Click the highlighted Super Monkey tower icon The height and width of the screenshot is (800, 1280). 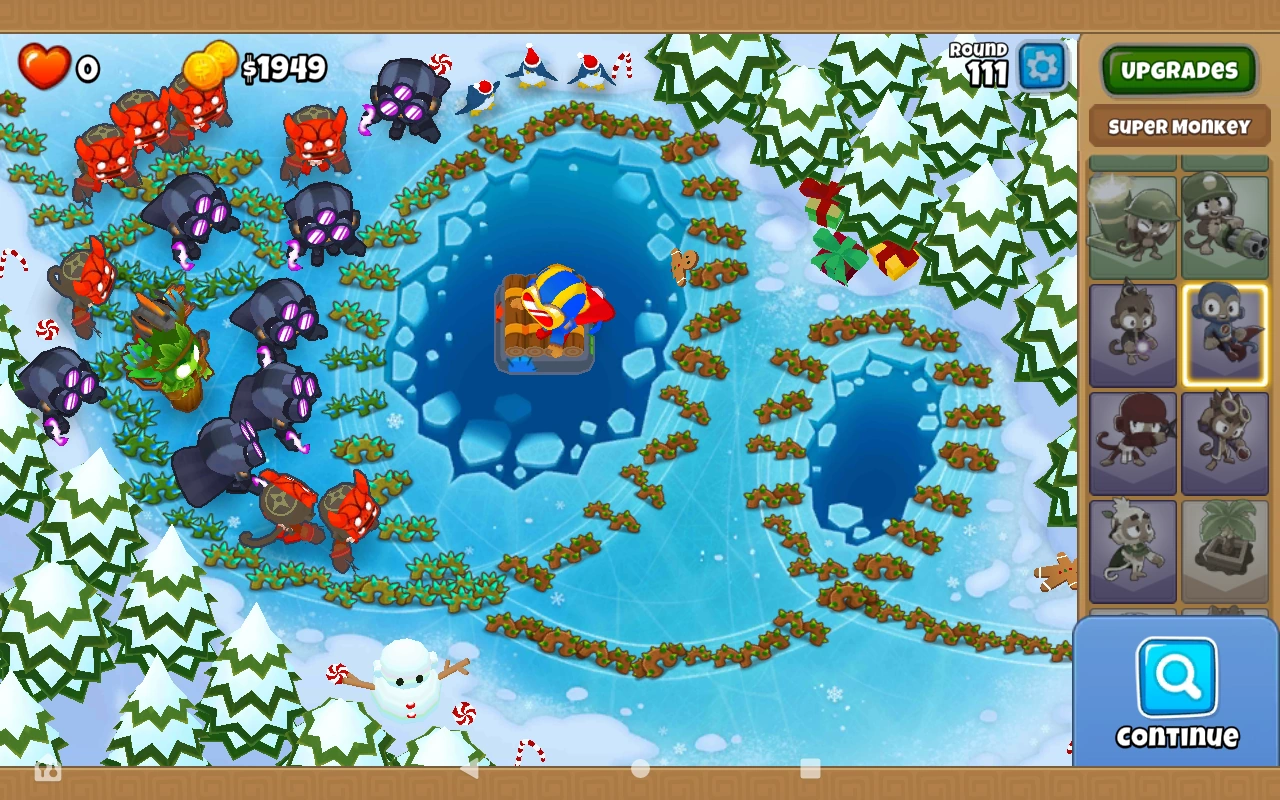[1226, 334]
